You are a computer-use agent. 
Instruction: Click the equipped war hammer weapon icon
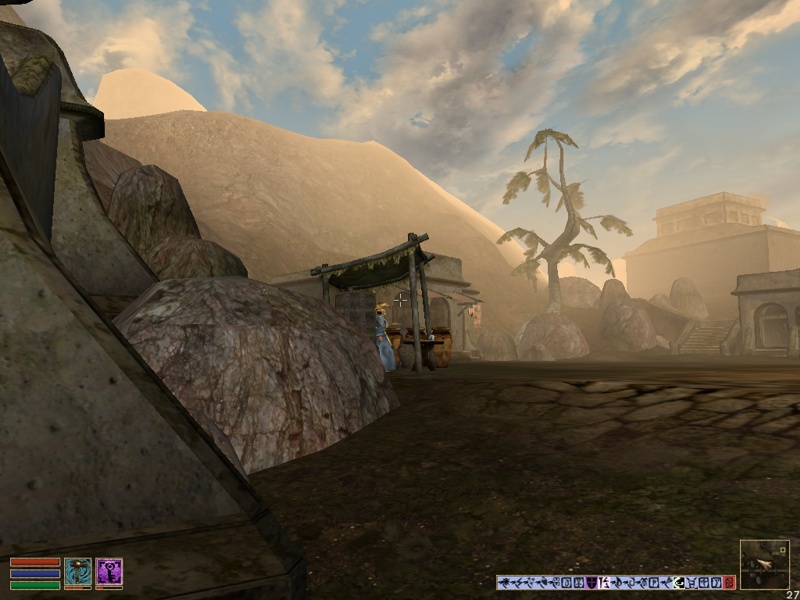pyautogui.click(x=78, y=571)
